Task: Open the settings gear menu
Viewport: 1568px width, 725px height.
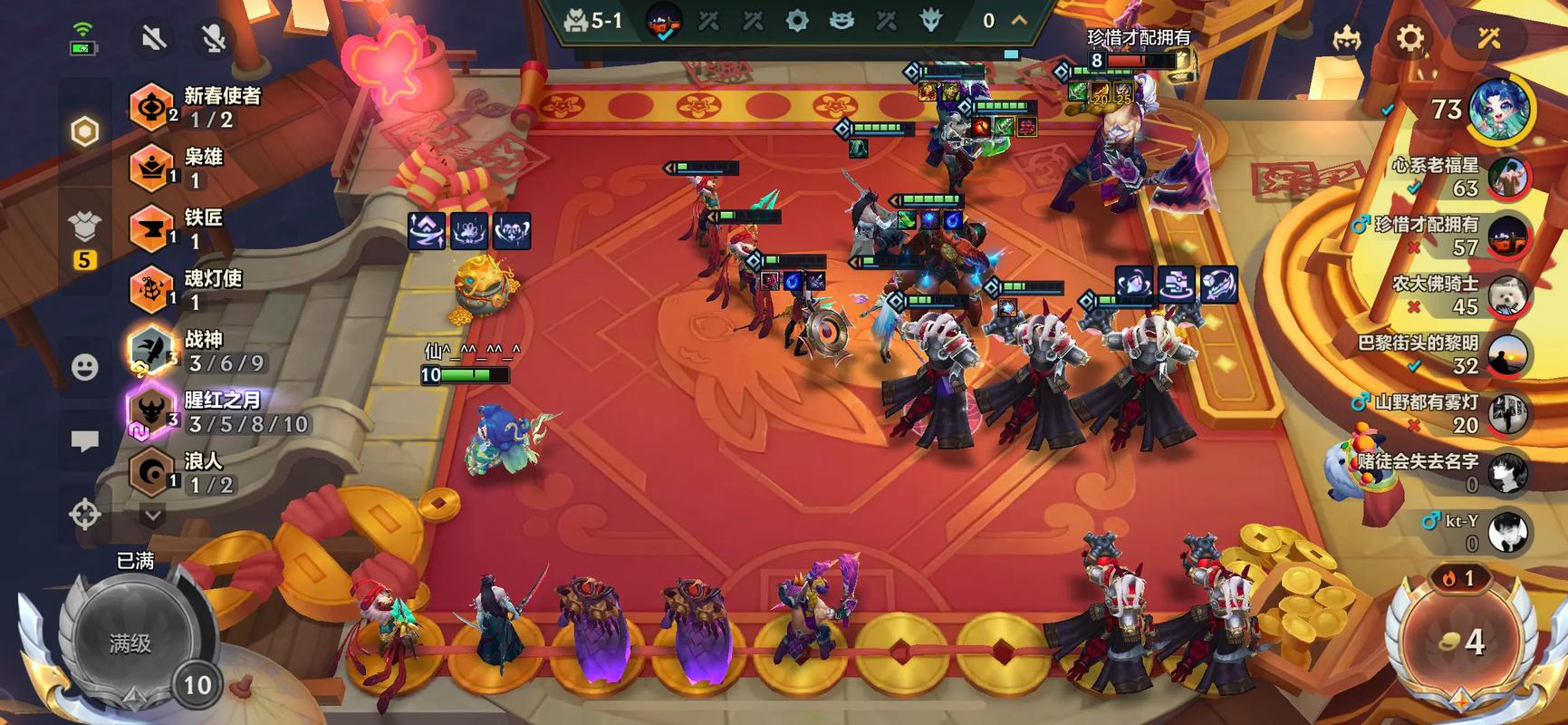Action: [1409, 38]
